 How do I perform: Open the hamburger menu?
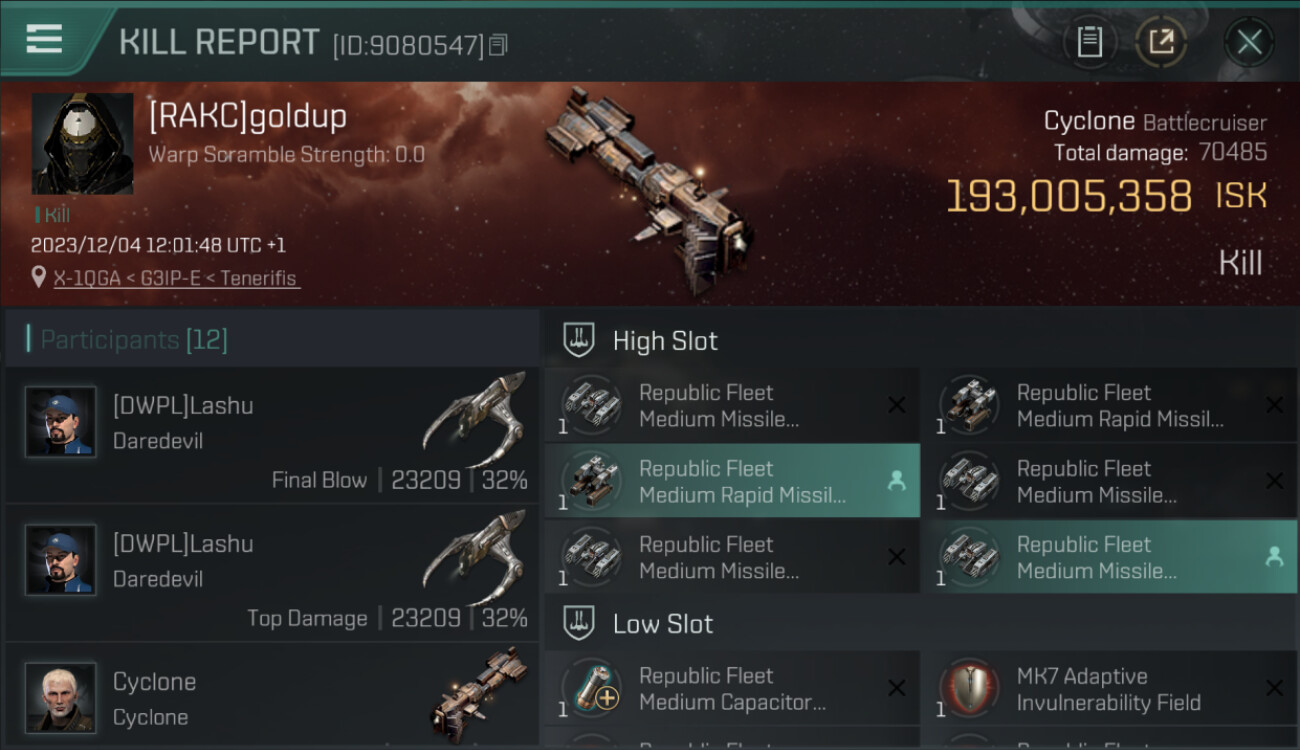[x=44, y=40]
